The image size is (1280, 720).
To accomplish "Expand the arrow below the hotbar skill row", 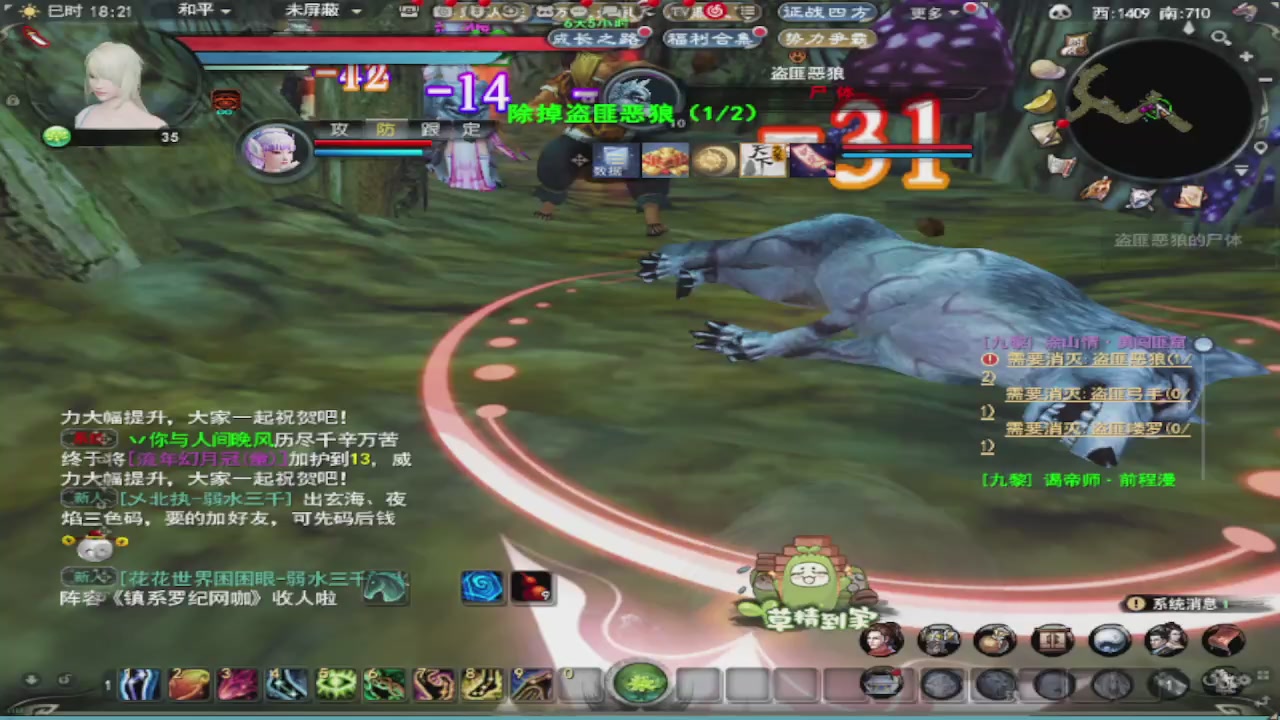I will tap(30, 678).
